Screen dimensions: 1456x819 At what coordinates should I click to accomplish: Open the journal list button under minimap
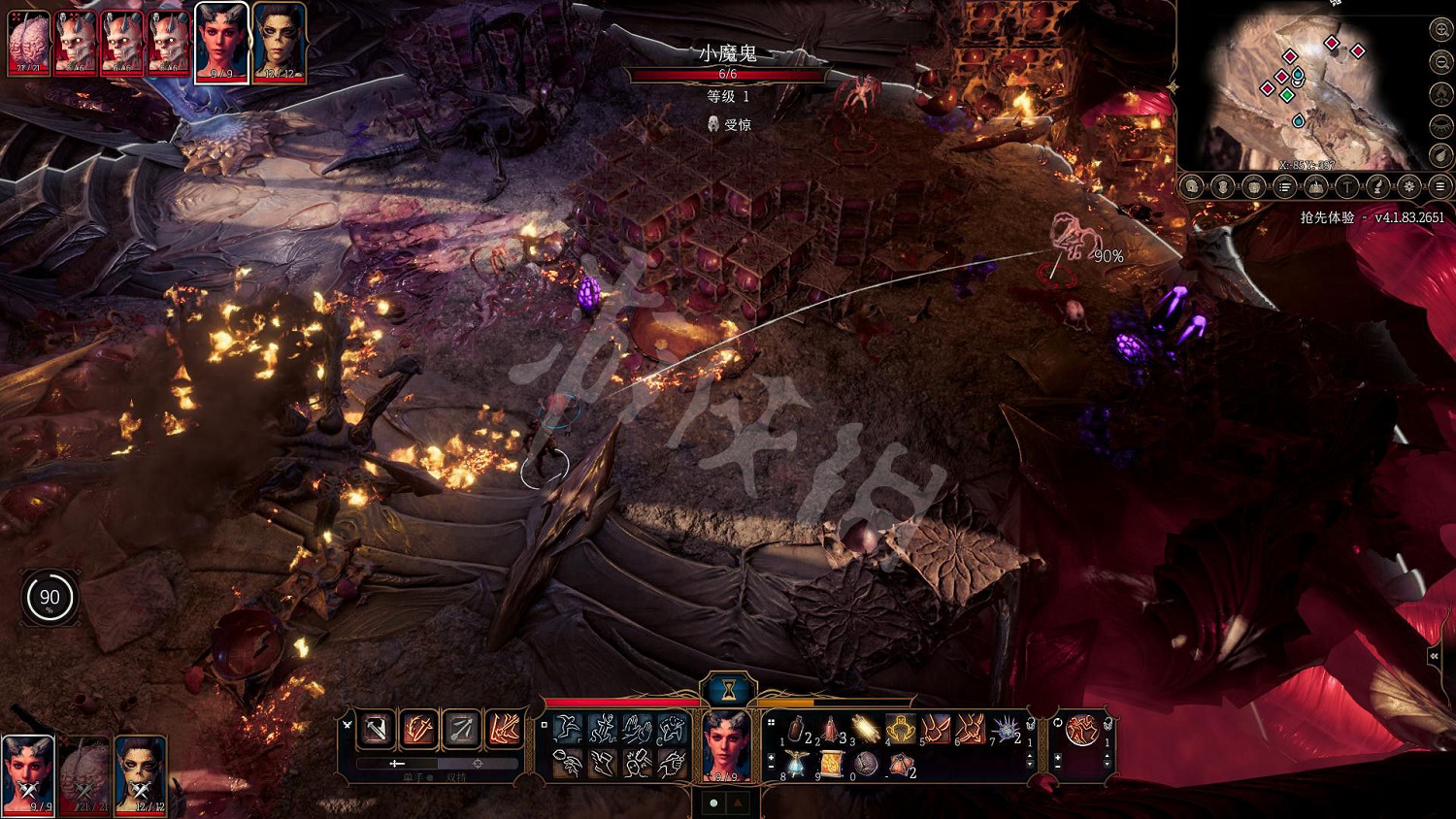click(1284, 186)
